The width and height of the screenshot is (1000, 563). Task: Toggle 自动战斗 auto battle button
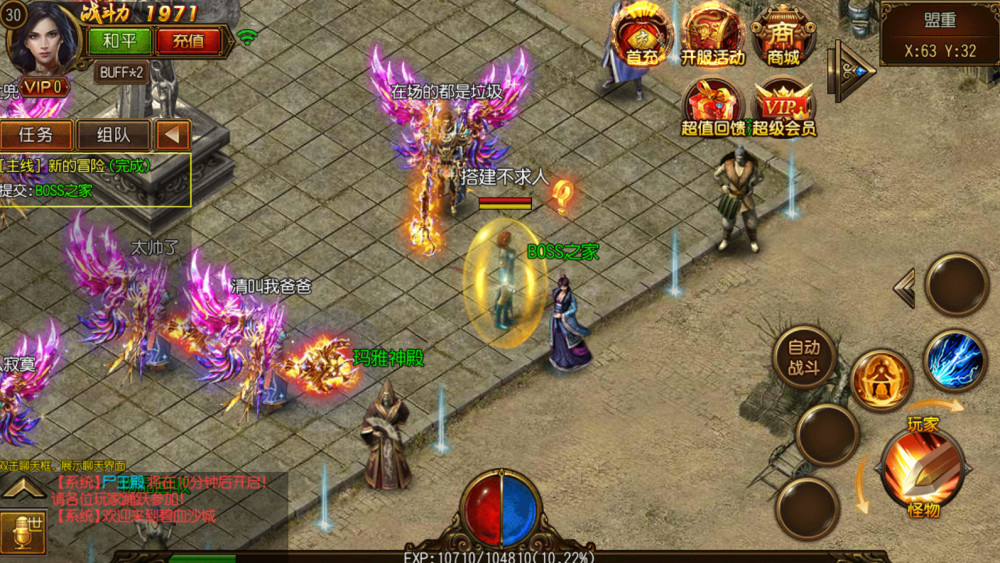click(x=804, y=358)
